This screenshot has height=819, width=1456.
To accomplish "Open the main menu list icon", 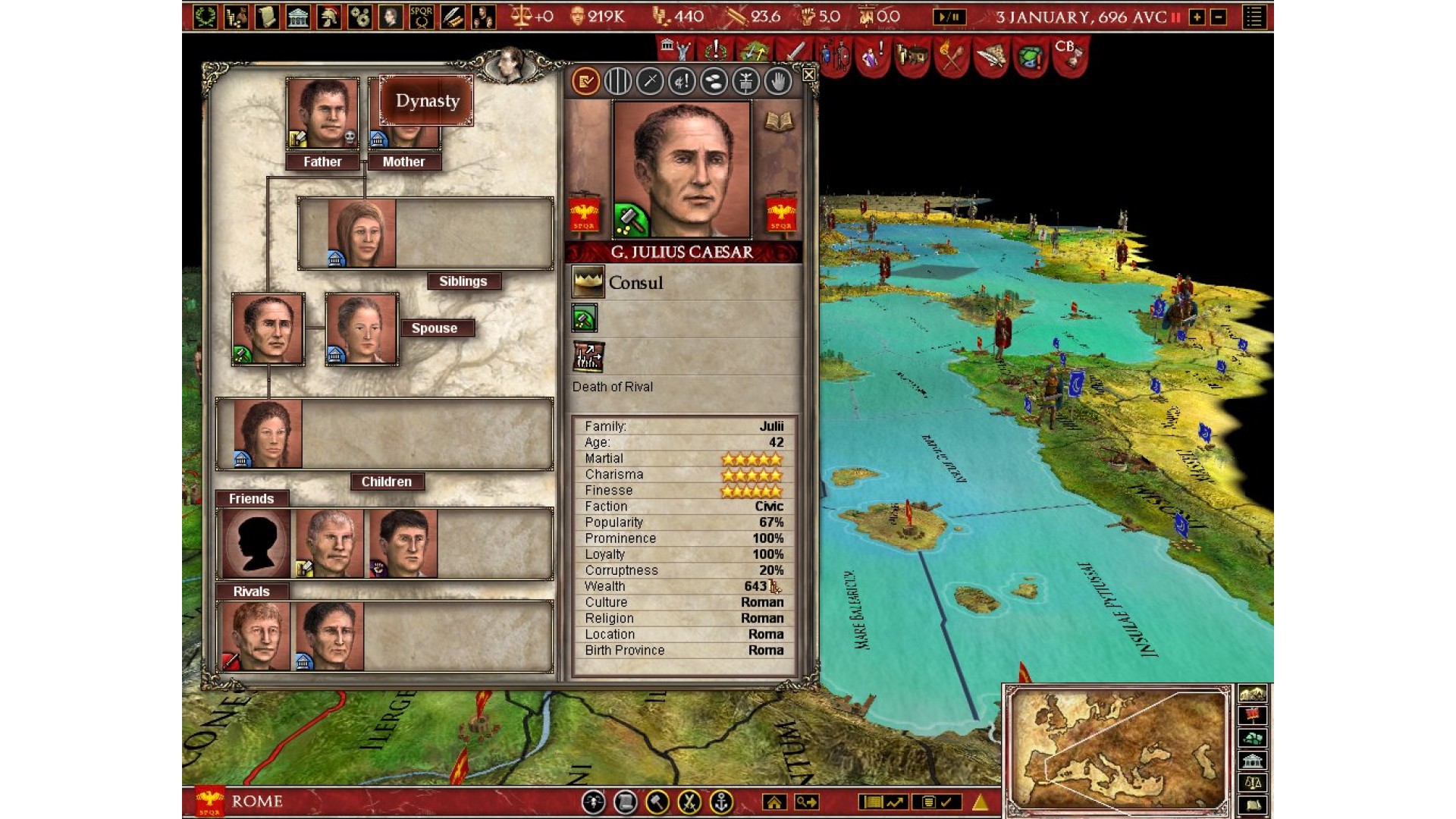I will click(x=1254, y=17).
